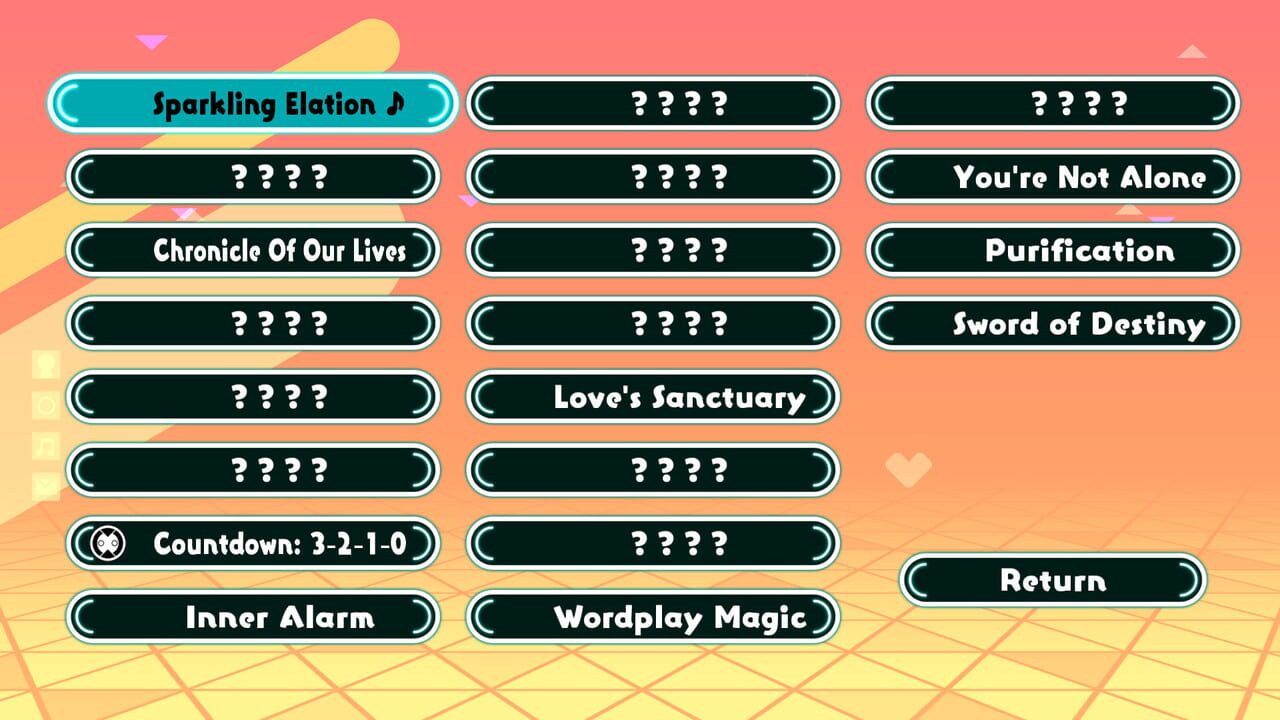Select the hidden song above You're Not Alone
This screenshot has height=720, width=1280.
point(1052,103)
